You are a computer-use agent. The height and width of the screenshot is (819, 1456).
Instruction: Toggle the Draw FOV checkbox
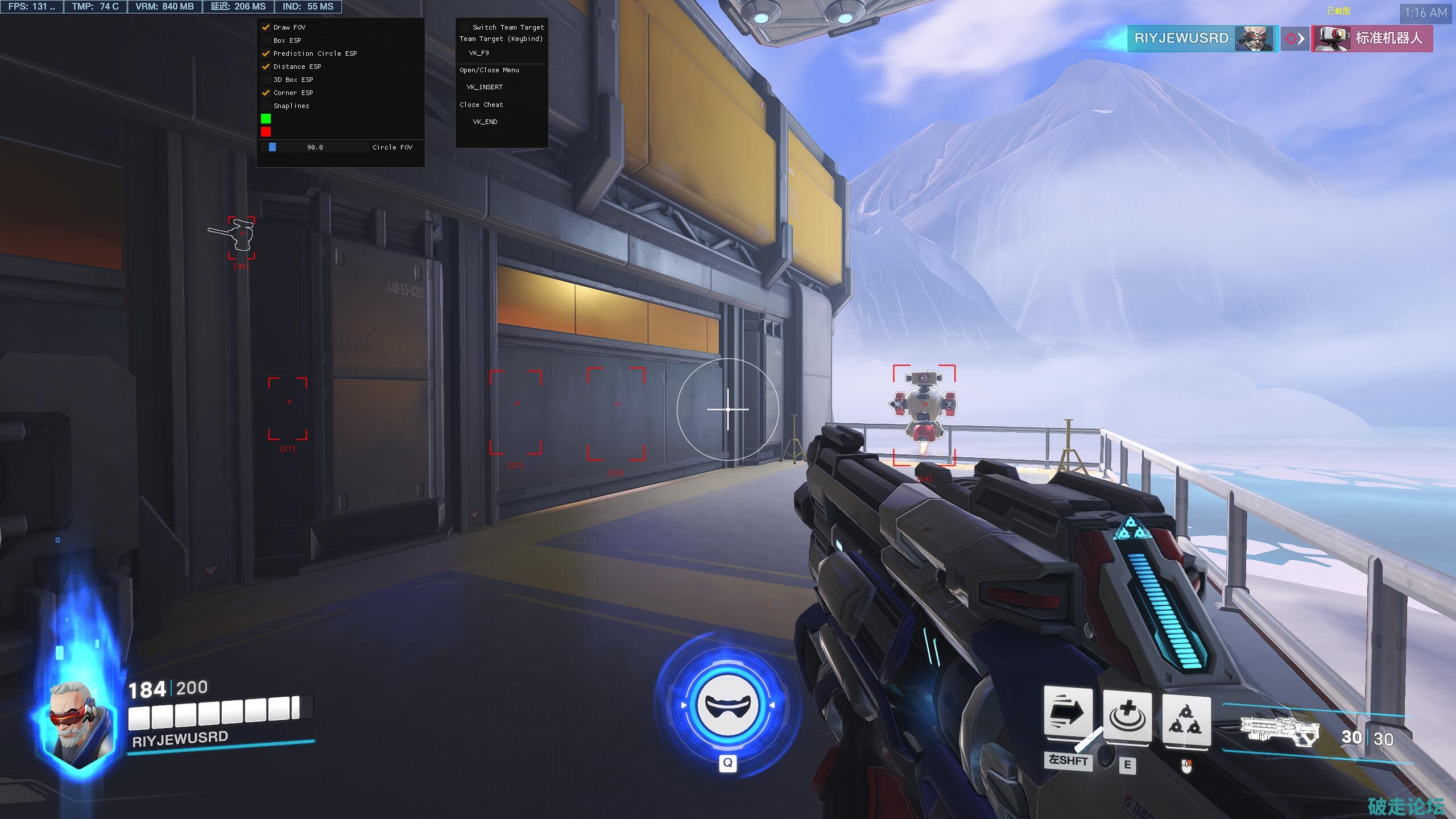(x=266, y=27)
